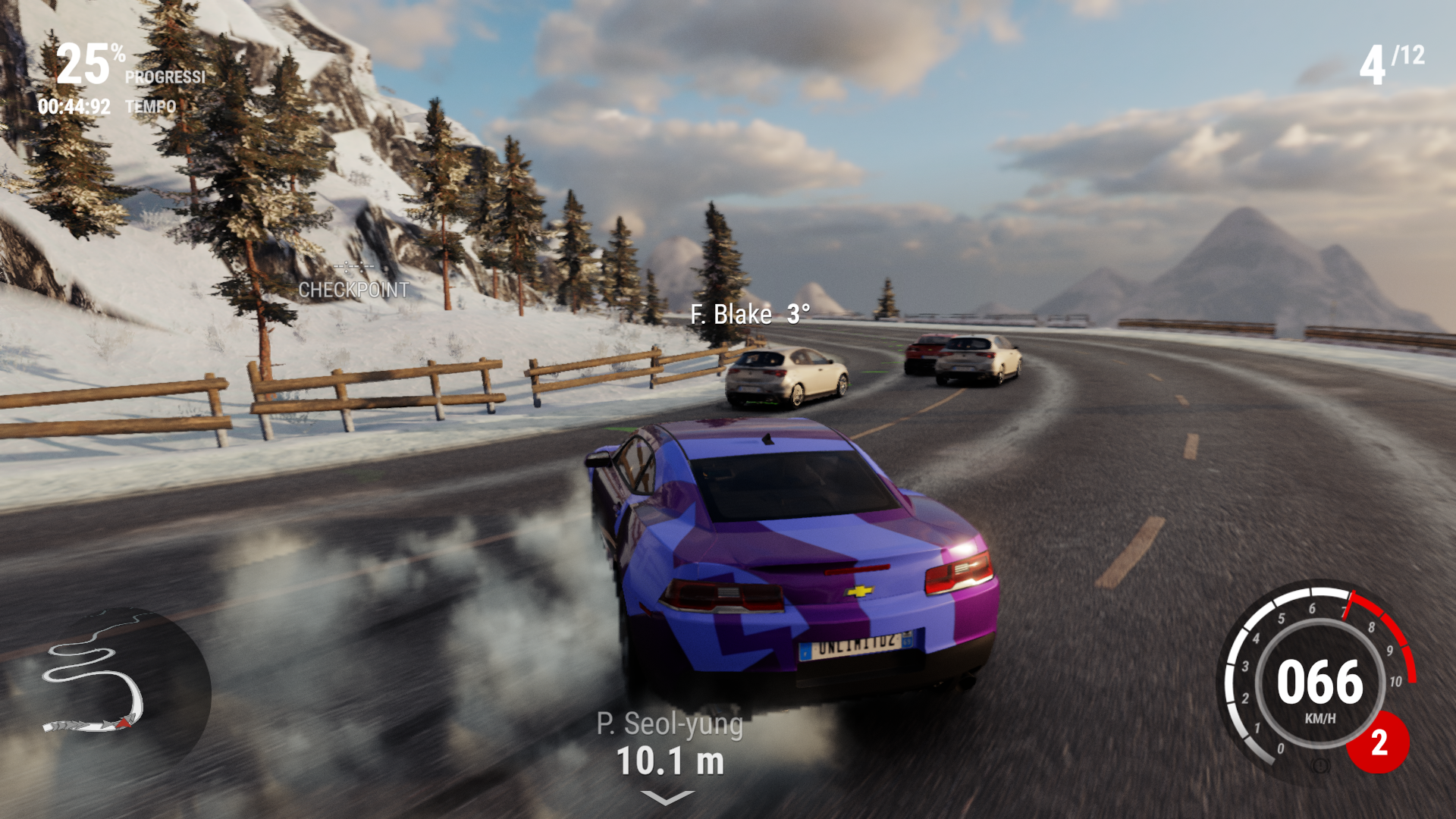Select the F. Blake opponent name tag
This screenshot has width=1456, height=819.
tap(749, 314)
